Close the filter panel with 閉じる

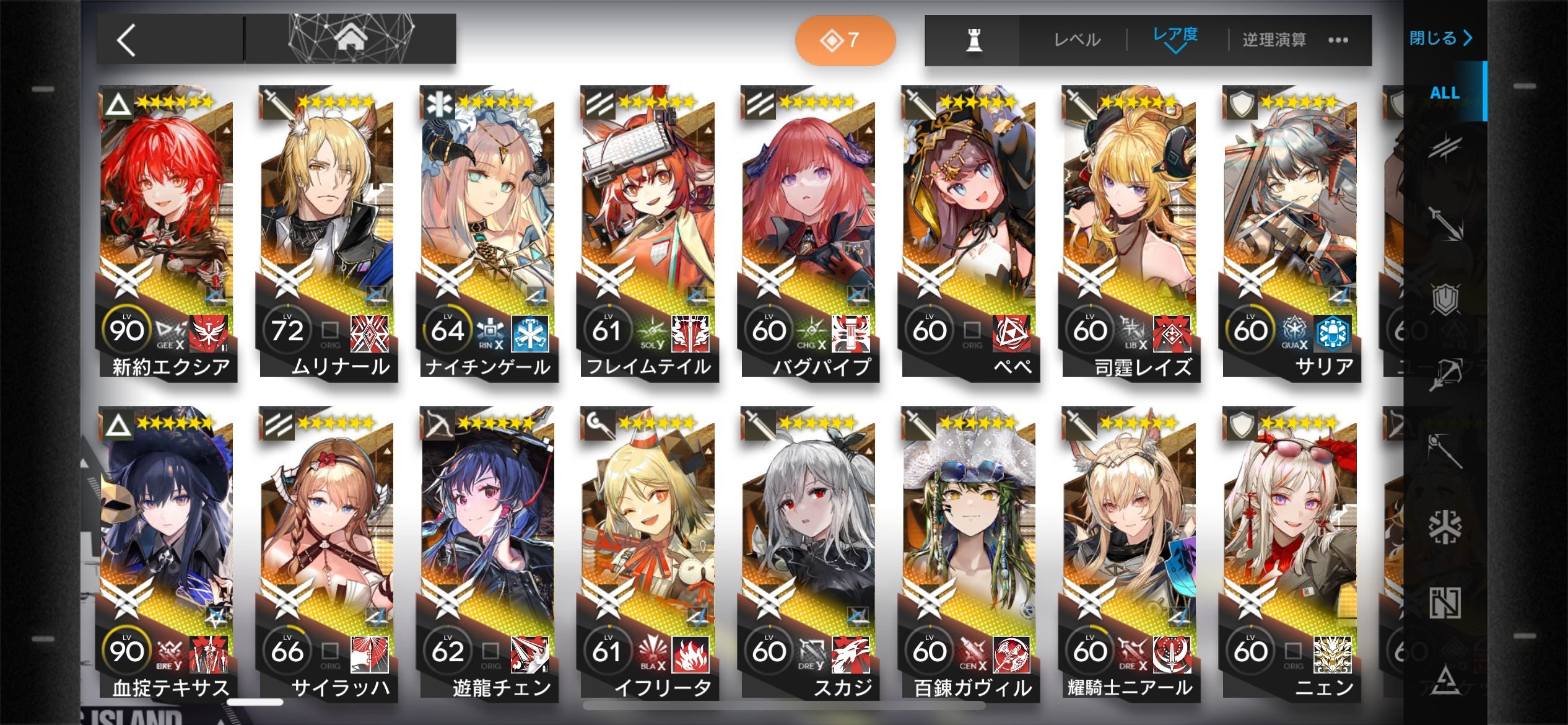click(x=1440, y=38)
